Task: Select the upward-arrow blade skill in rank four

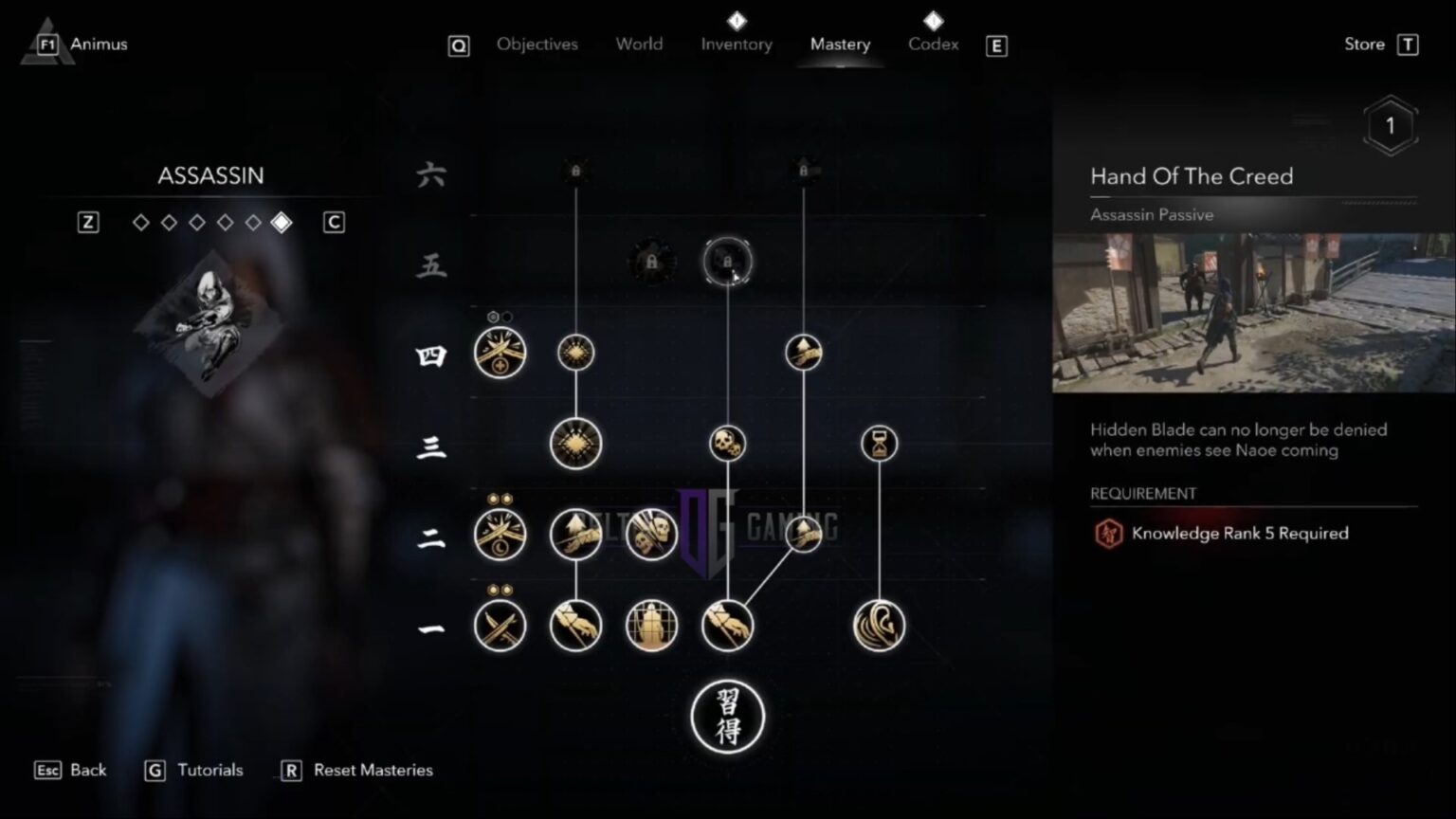Action: click(803, 352)
